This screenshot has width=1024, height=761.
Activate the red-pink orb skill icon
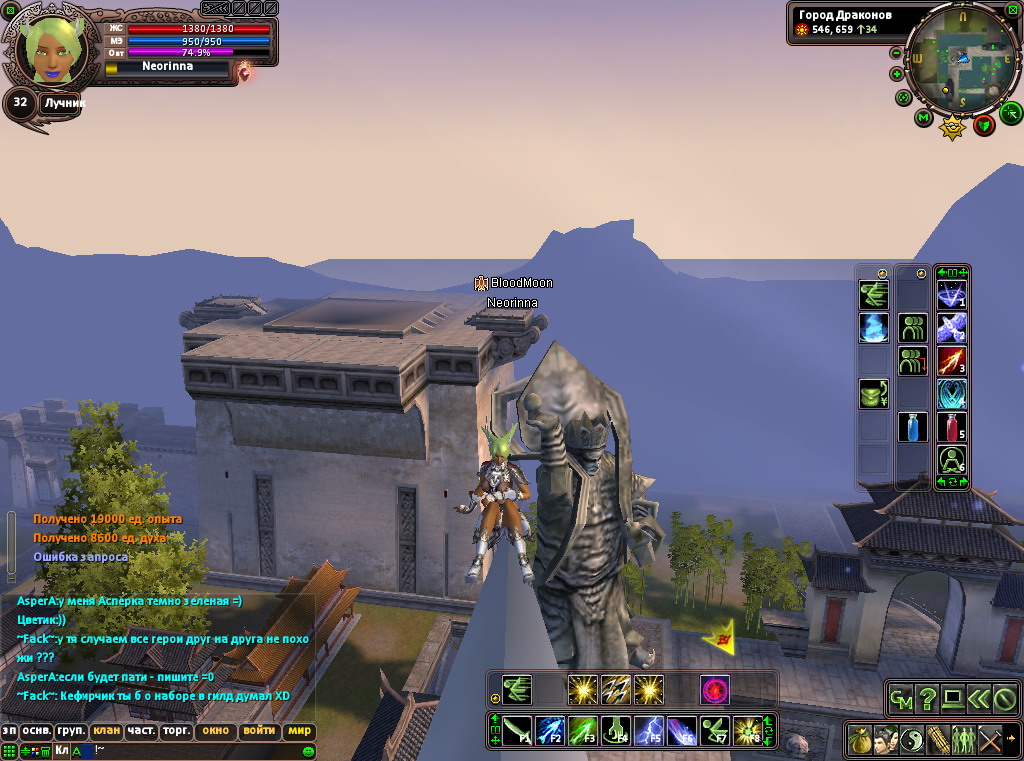(715, 689)
